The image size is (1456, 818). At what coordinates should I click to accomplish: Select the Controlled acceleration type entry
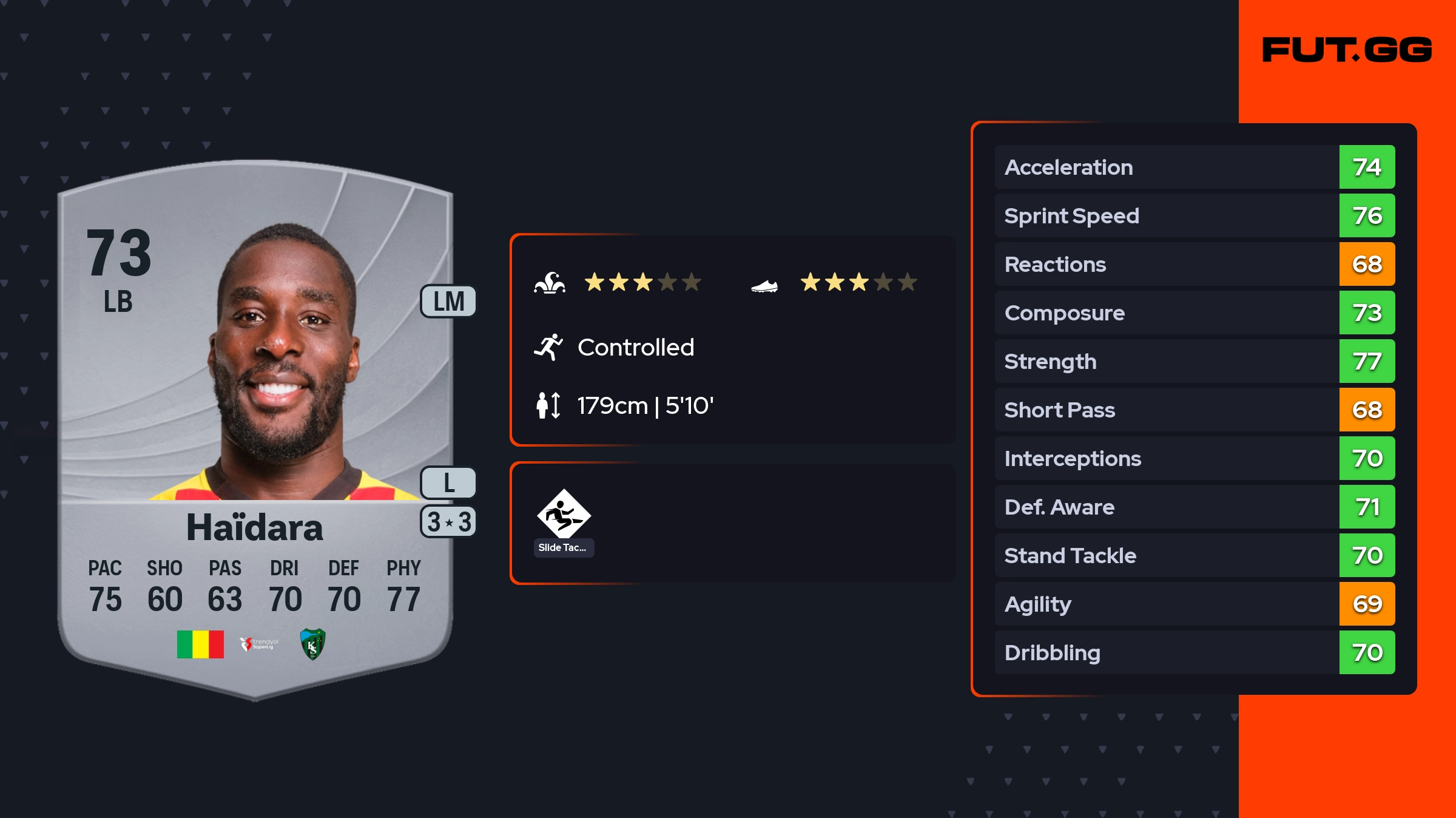pyautogui.click(x=635, y=348)
